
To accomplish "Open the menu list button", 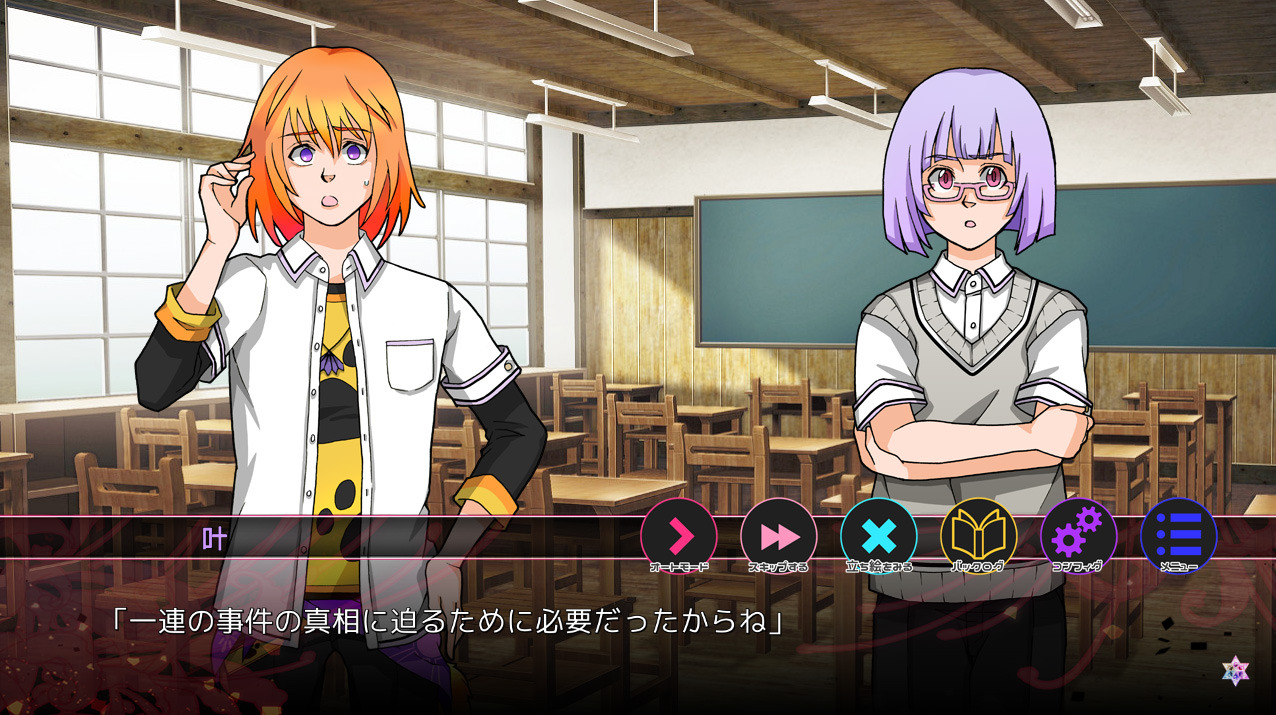I will click(1178, 536).
